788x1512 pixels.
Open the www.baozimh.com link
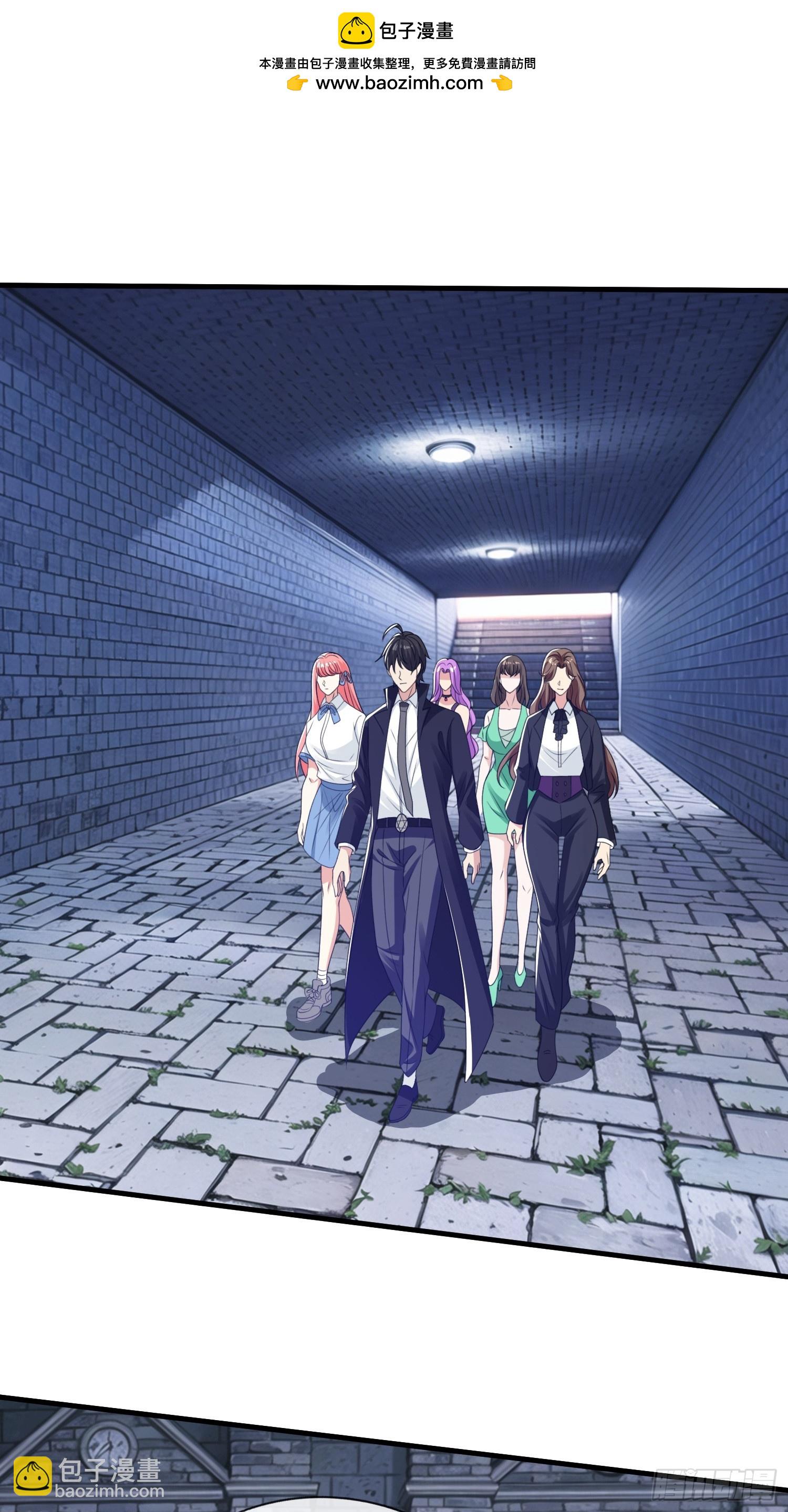[x=399, y=84]
